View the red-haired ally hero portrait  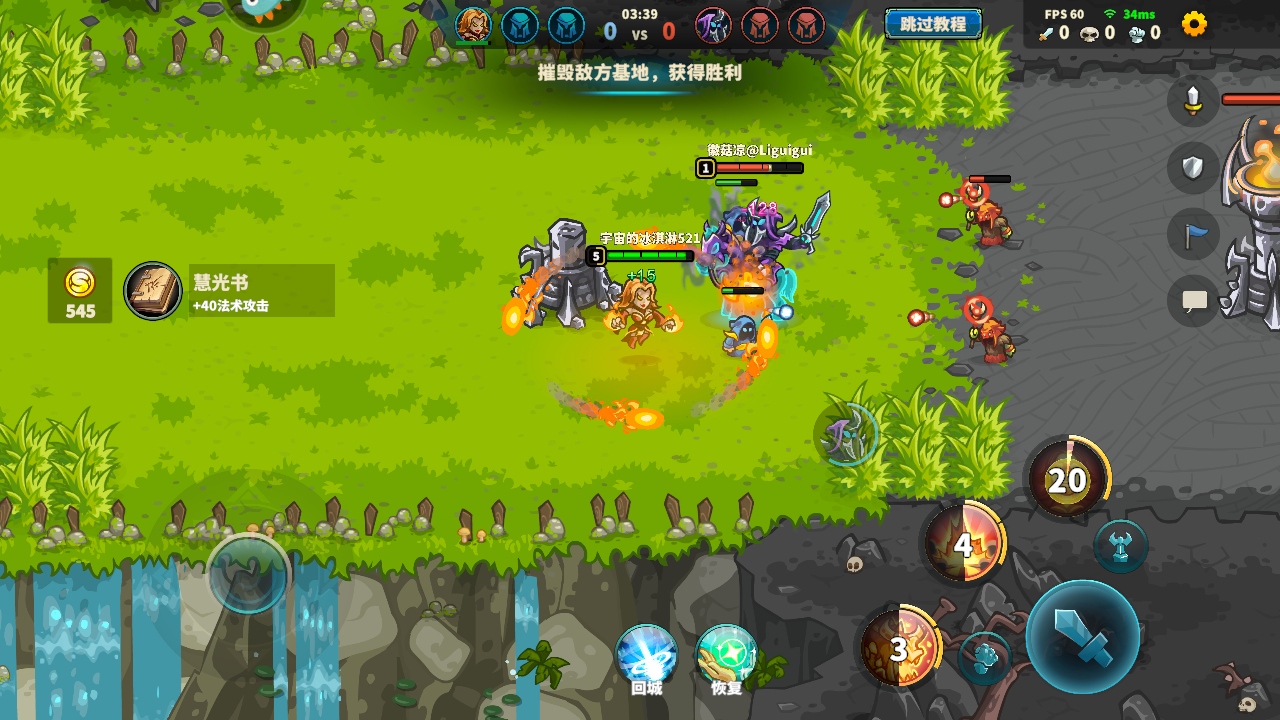click(x=473, y=25)
